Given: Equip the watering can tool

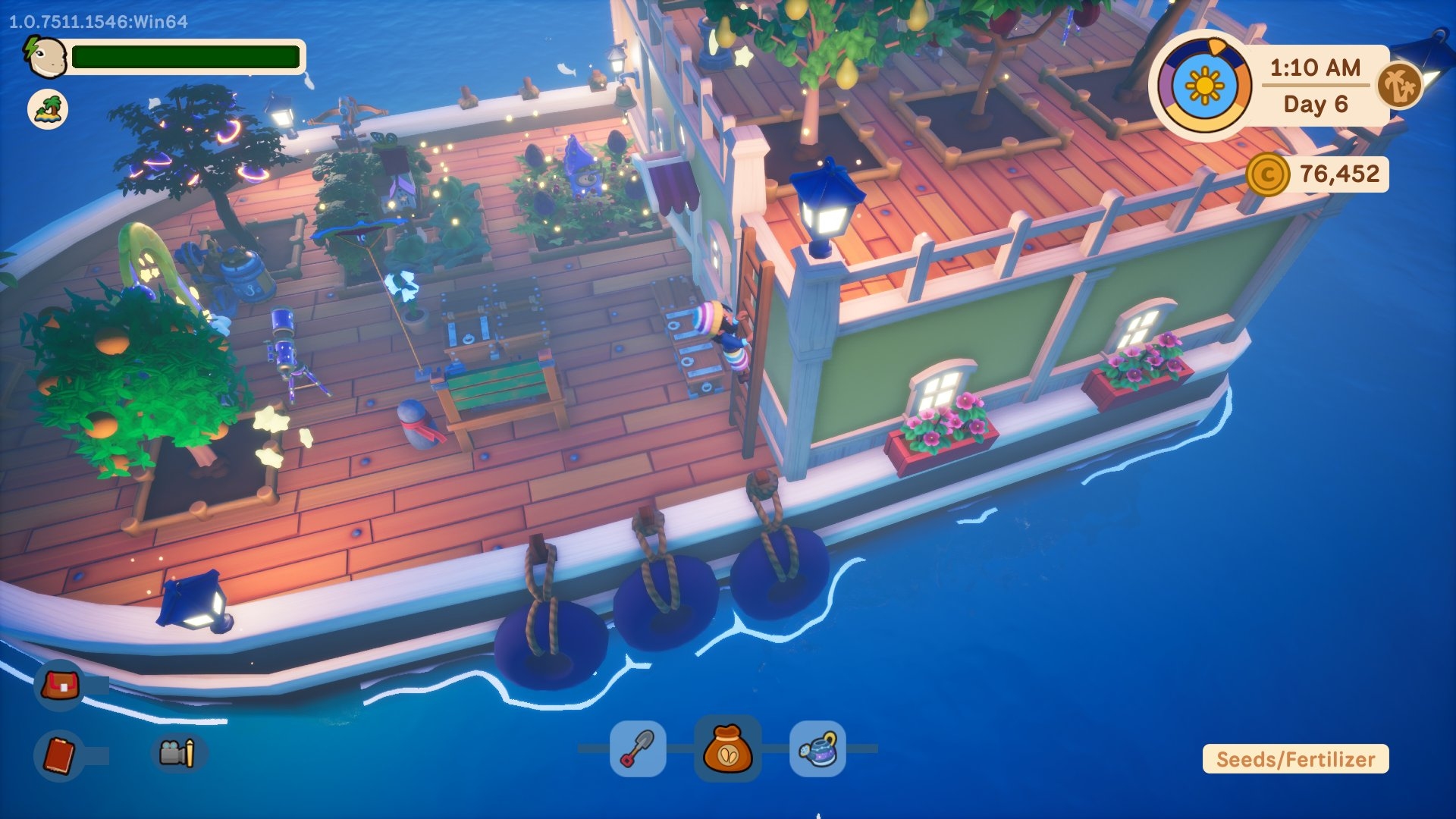Looking at the screenshot, I should (x=817, y=748).
